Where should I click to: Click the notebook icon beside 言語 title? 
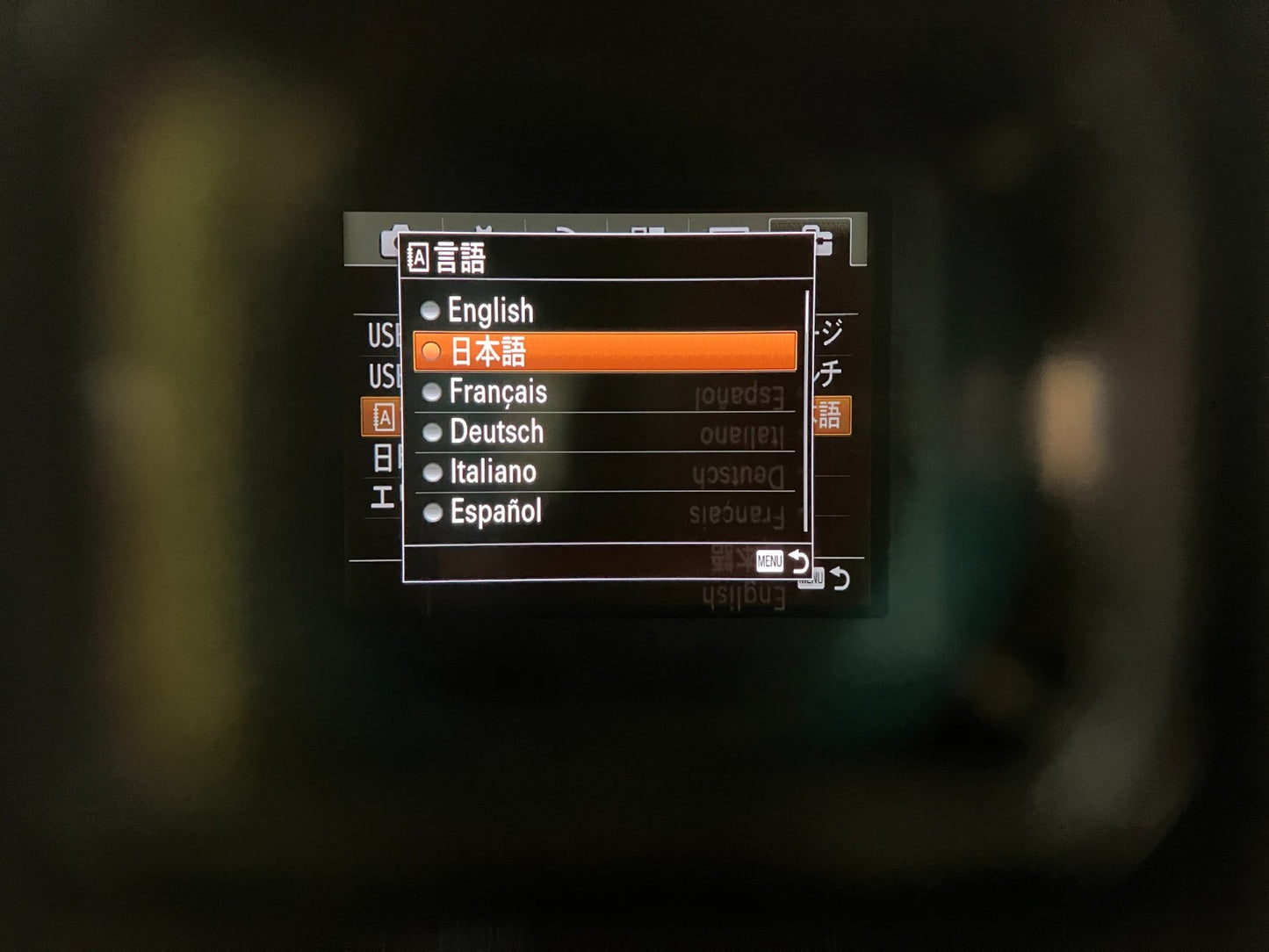click(419, 256)
